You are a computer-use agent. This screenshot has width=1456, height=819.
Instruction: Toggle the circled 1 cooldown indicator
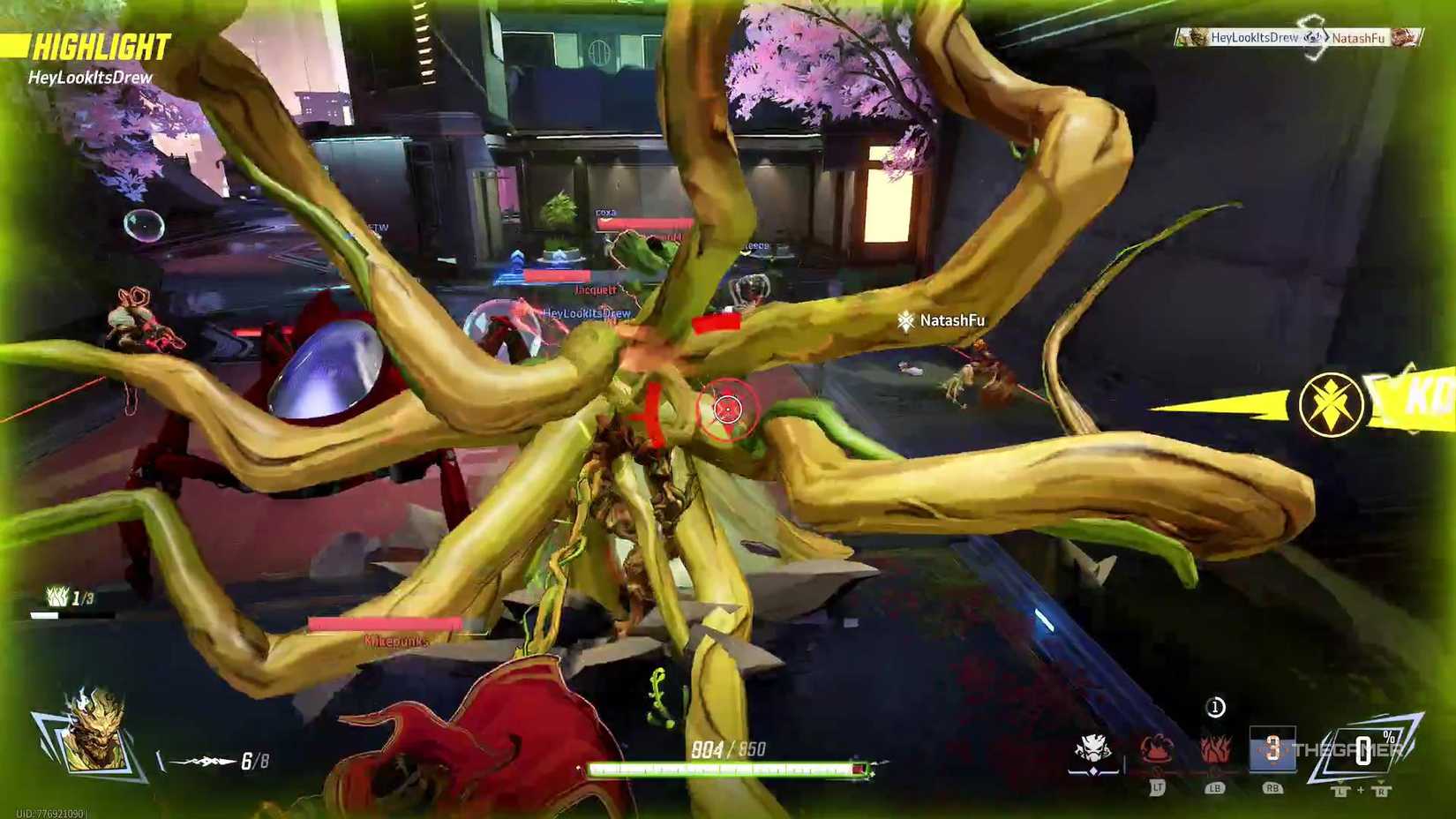coord(1215,706)
